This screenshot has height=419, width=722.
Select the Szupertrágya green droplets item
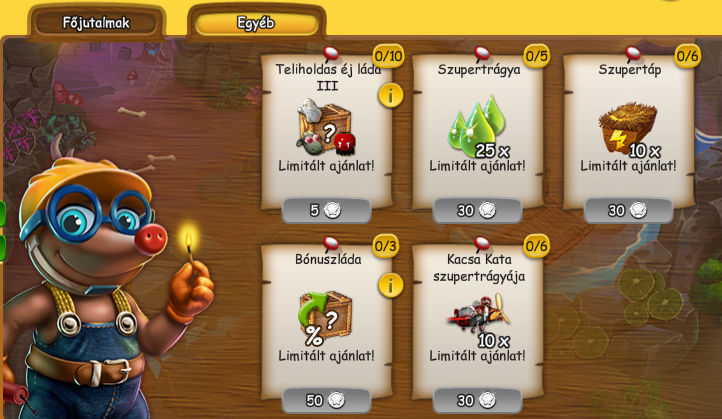(x=476, y=127)
